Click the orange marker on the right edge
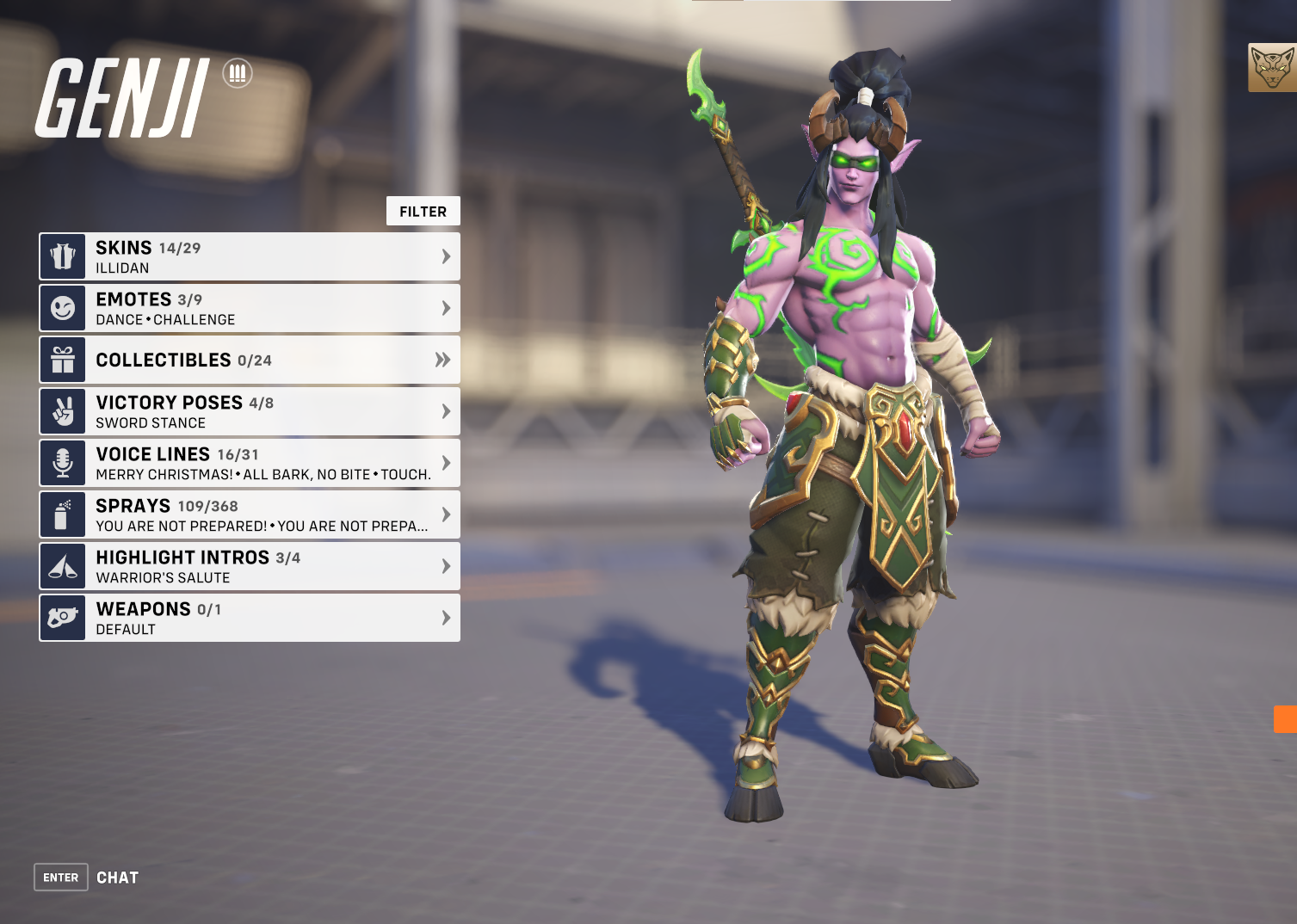The width and height of the screenshot is (1297, 924). (x=1284, y=720)
